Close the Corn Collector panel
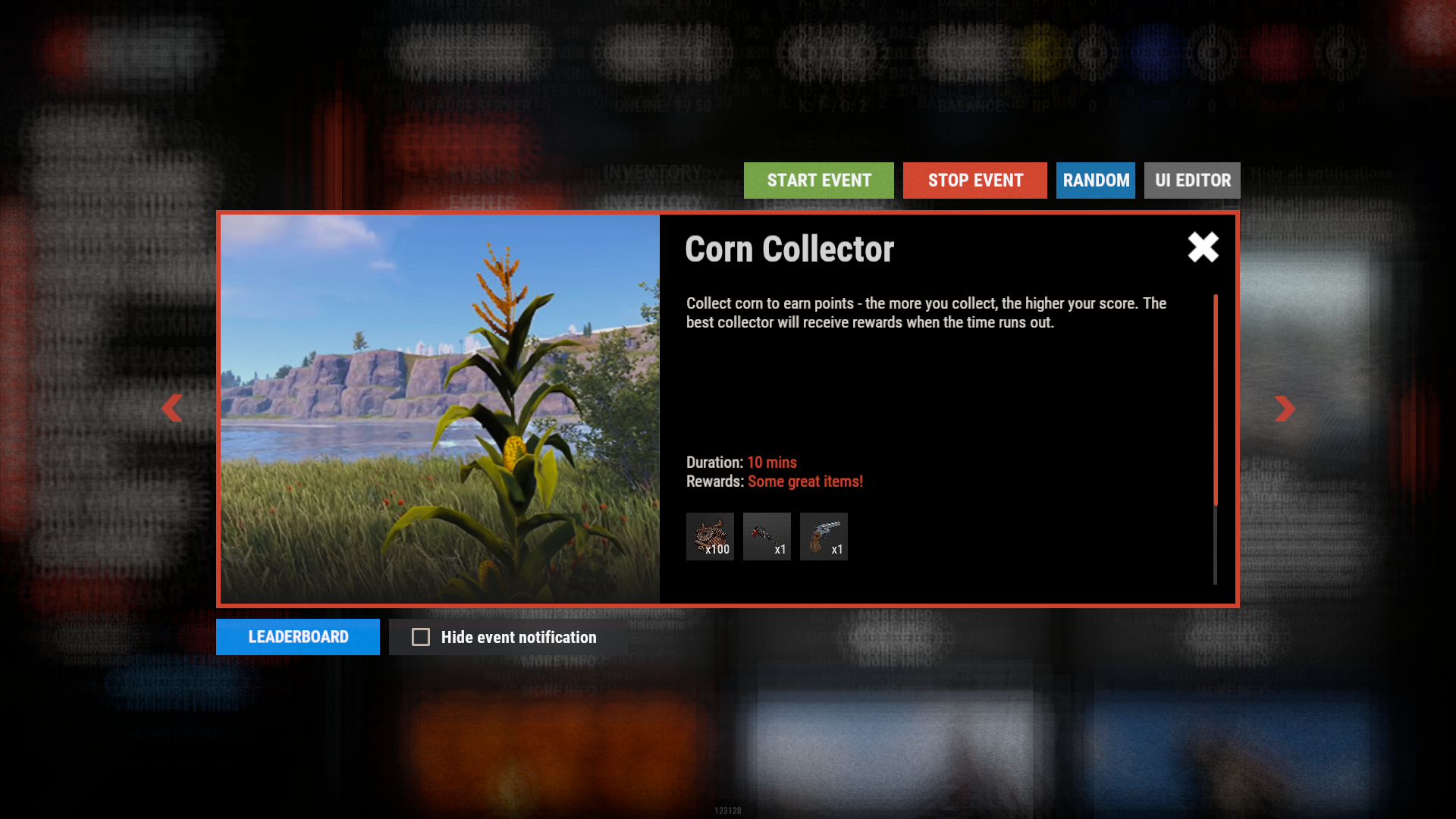1456x819 pixels. [x=1203, y=247]
